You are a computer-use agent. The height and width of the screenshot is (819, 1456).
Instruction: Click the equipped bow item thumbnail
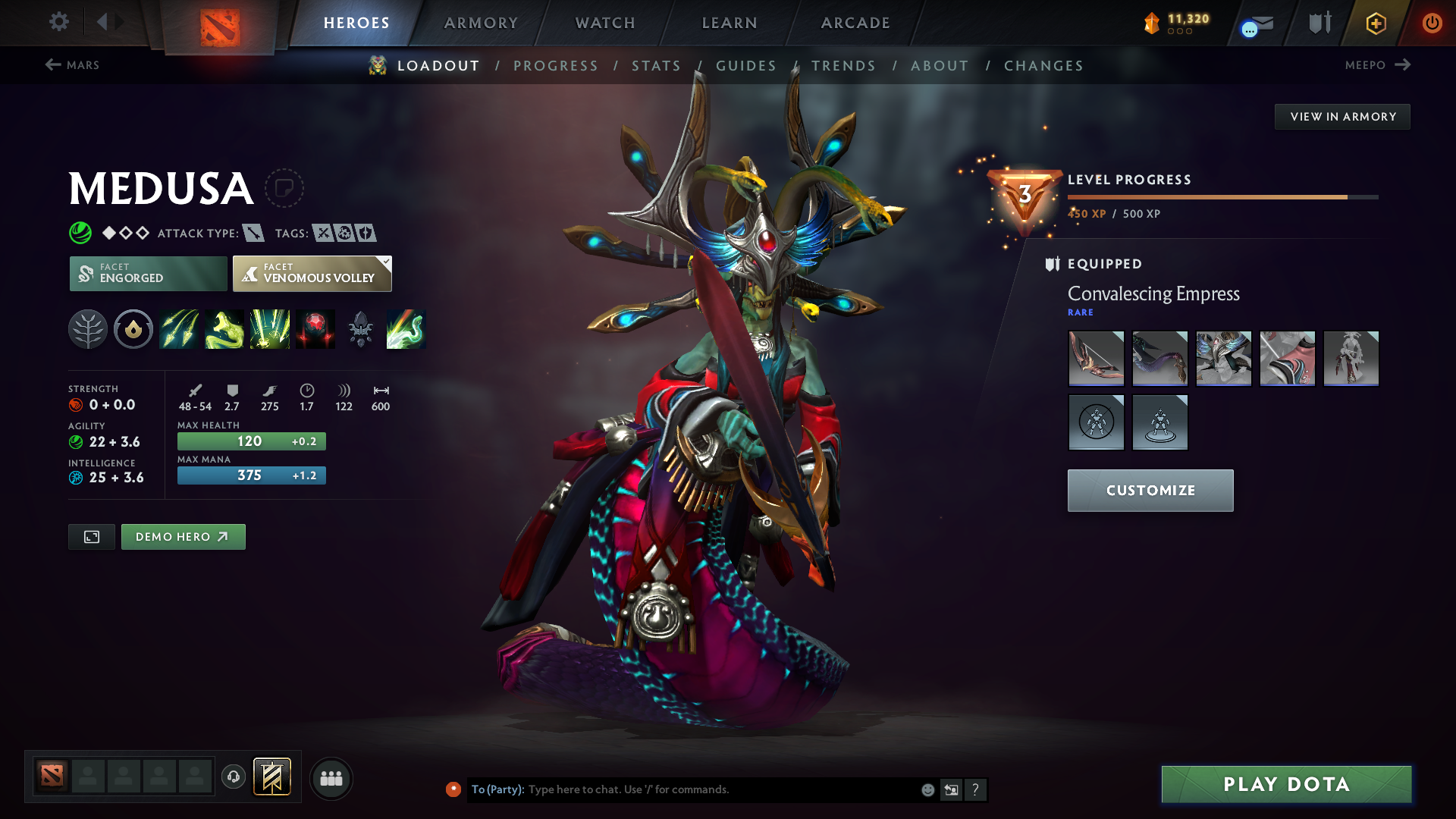(1096, 359)
